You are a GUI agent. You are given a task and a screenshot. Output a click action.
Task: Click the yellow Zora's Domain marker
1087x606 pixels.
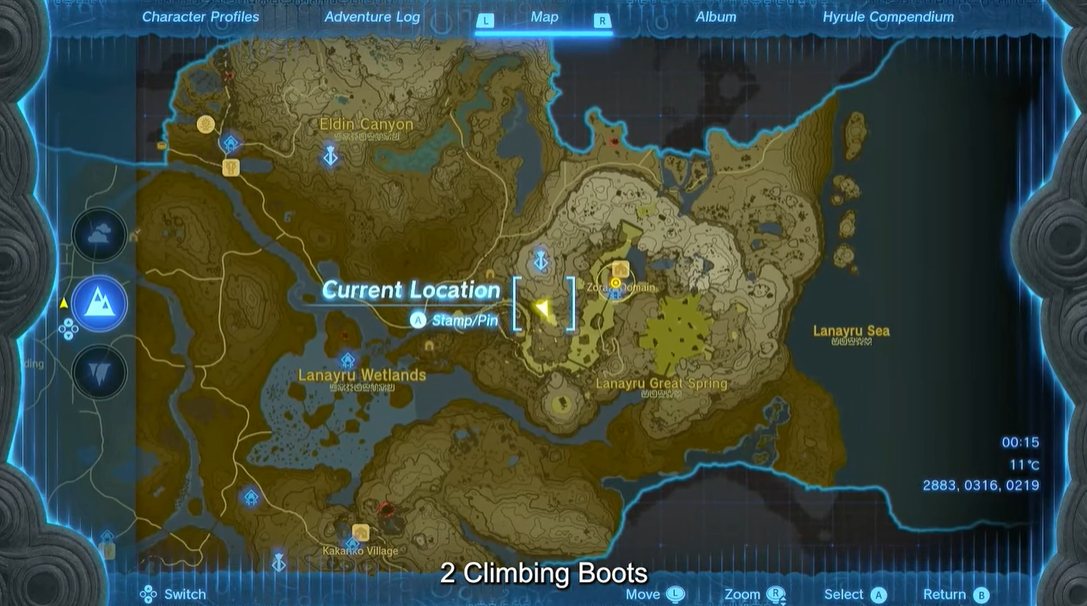click(616, 283)
